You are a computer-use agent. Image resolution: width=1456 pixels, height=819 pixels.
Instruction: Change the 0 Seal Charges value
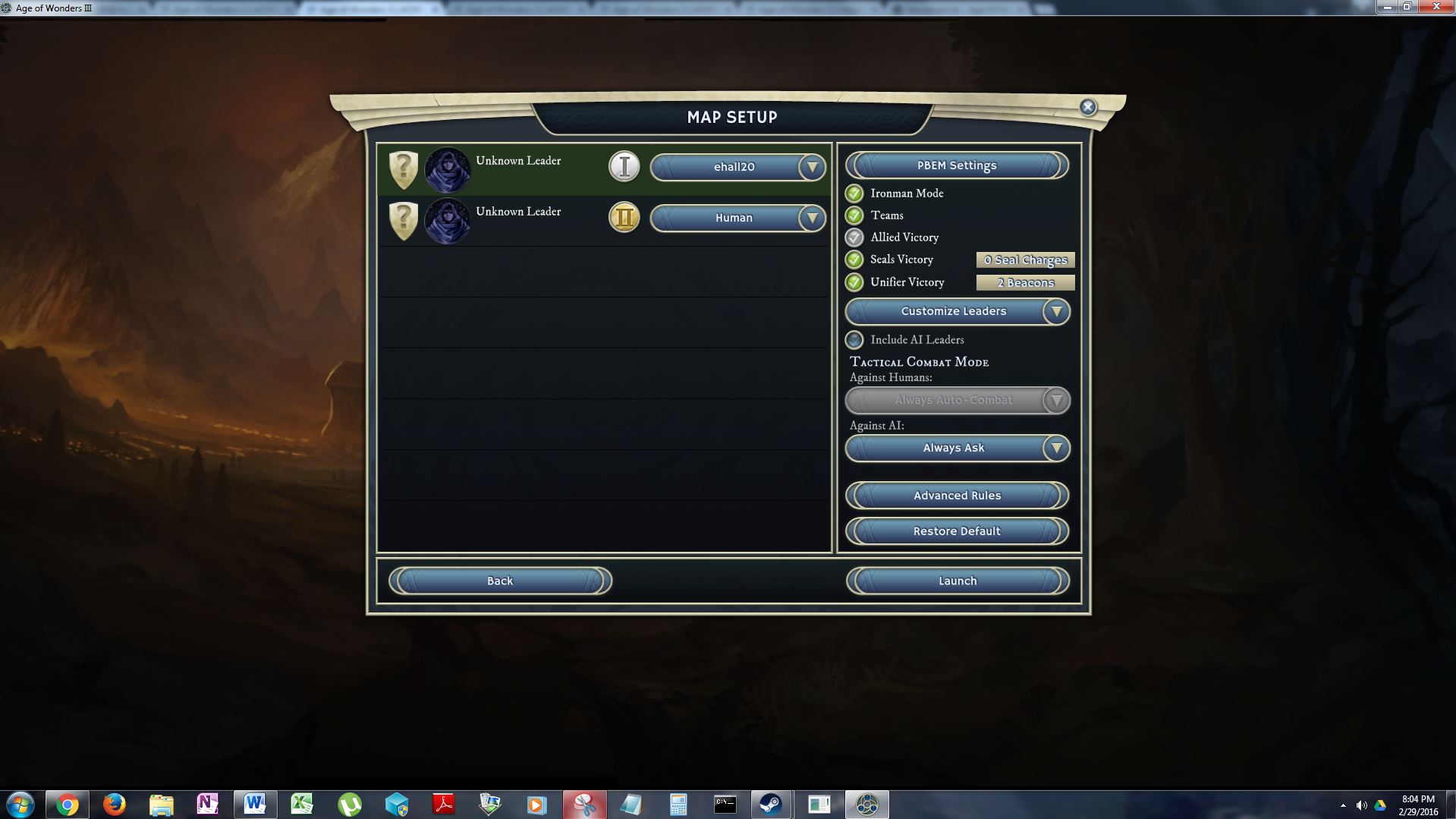(1025, 260)
